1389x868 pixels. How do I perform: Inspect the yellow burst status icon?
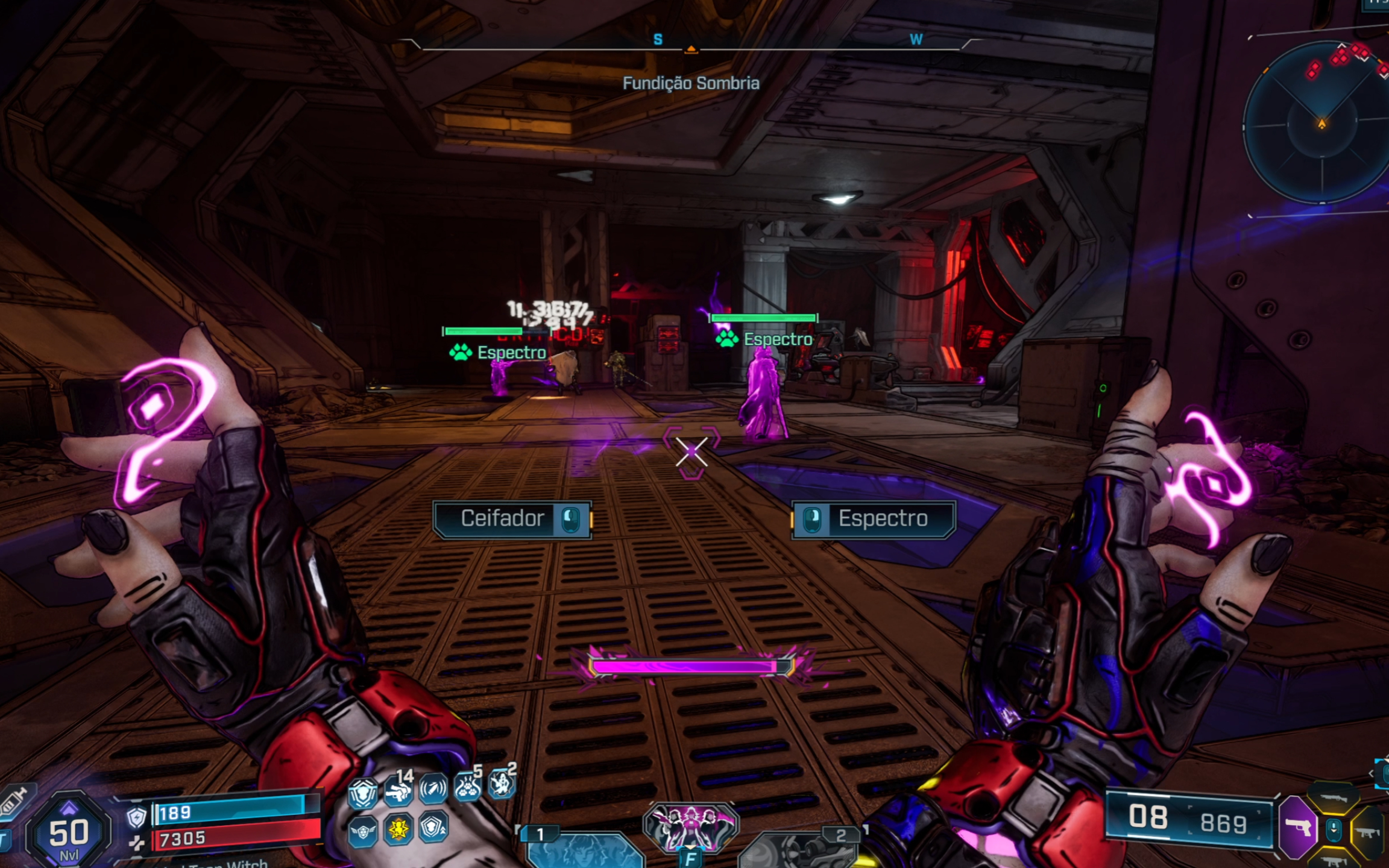pos(398,829)
